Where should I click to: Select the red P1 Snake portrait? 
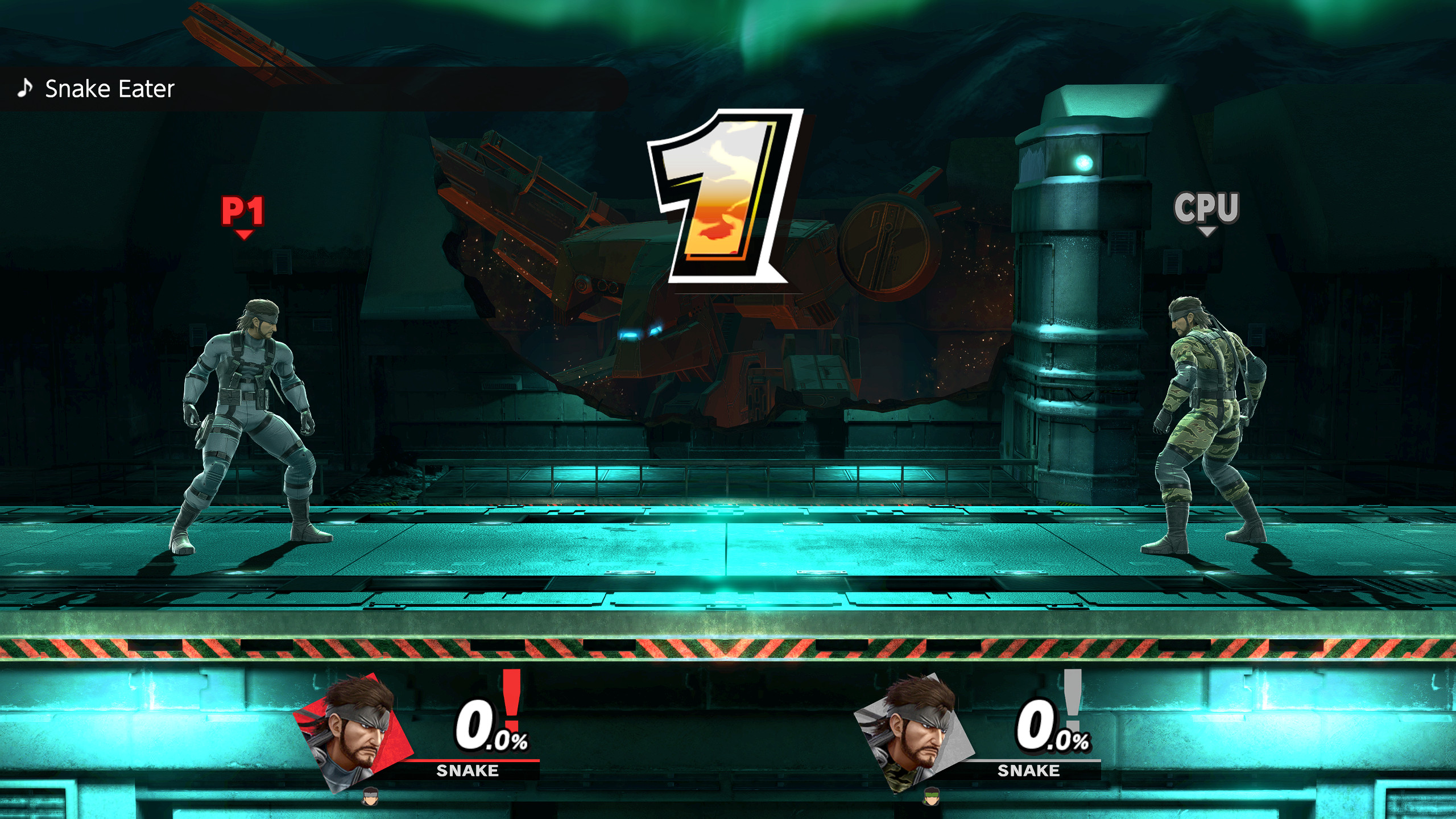[354, 731]
